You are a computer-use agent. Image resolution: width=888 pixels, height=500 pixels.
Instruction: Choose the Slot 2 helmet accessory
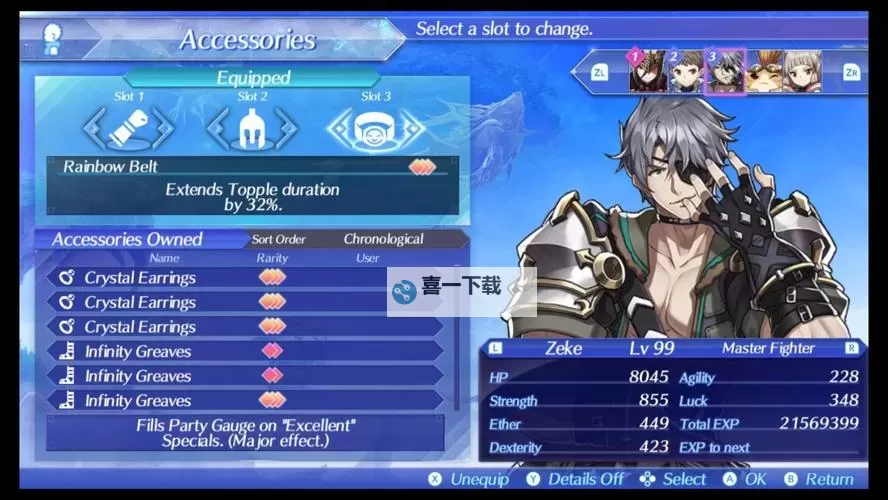pos(252,128)
